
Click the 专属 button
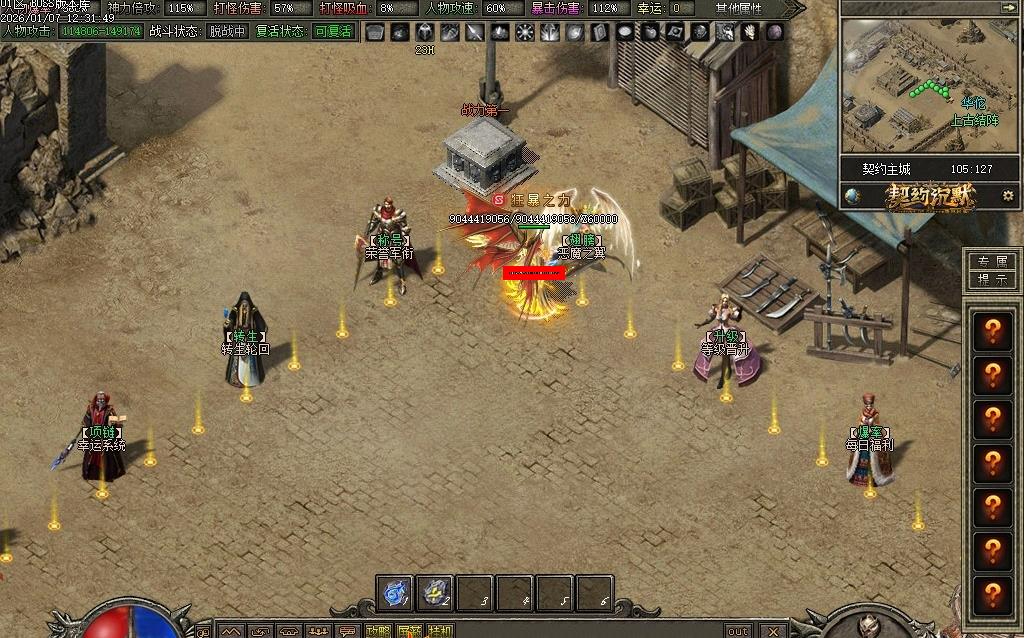tap(992, 262)
